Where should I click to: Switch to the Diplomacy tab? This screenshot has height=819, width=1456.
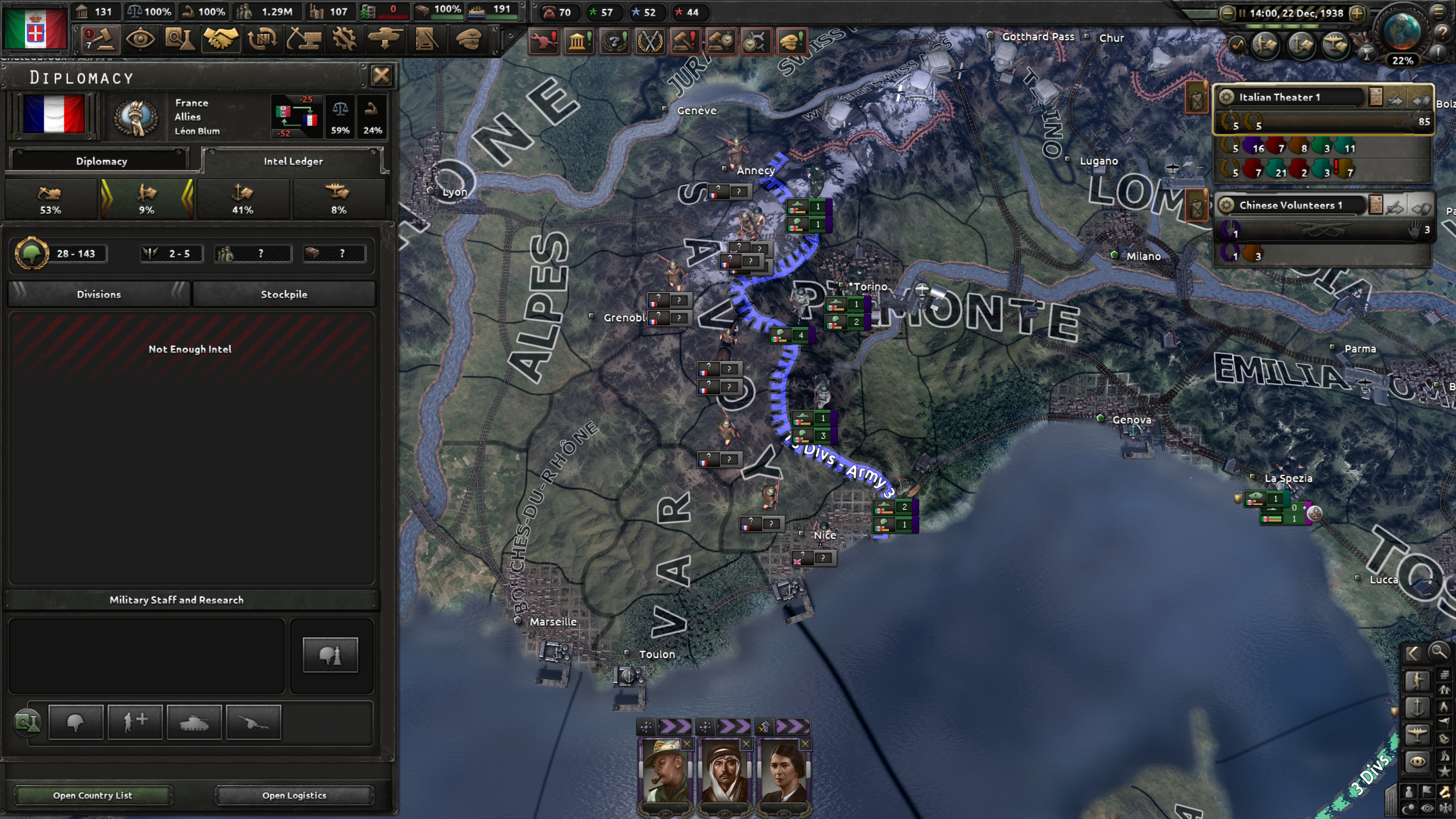(101, 162)
